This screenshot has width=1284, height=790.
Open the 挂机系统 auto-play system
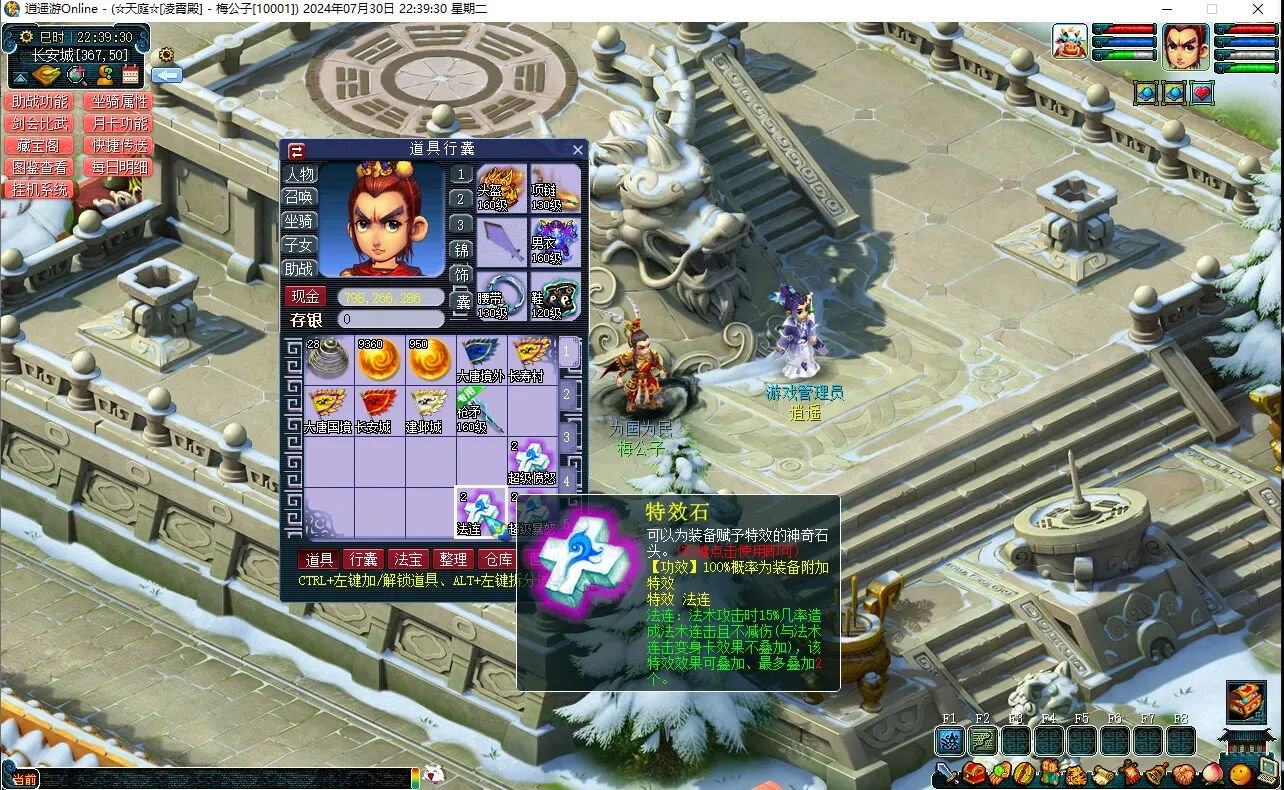pos(40,190)
